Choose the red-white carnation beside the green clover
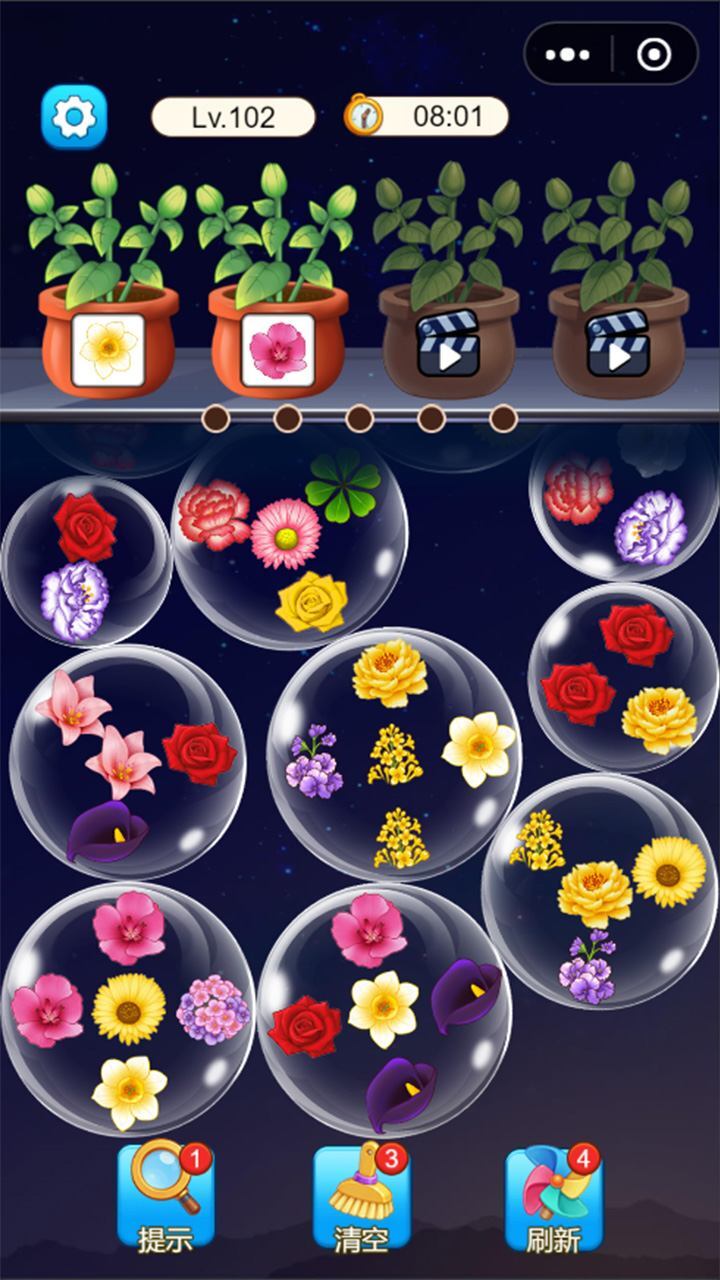The height and width of the screenshot is (1280, 720). pyautogui.click(x=214, y=513)
